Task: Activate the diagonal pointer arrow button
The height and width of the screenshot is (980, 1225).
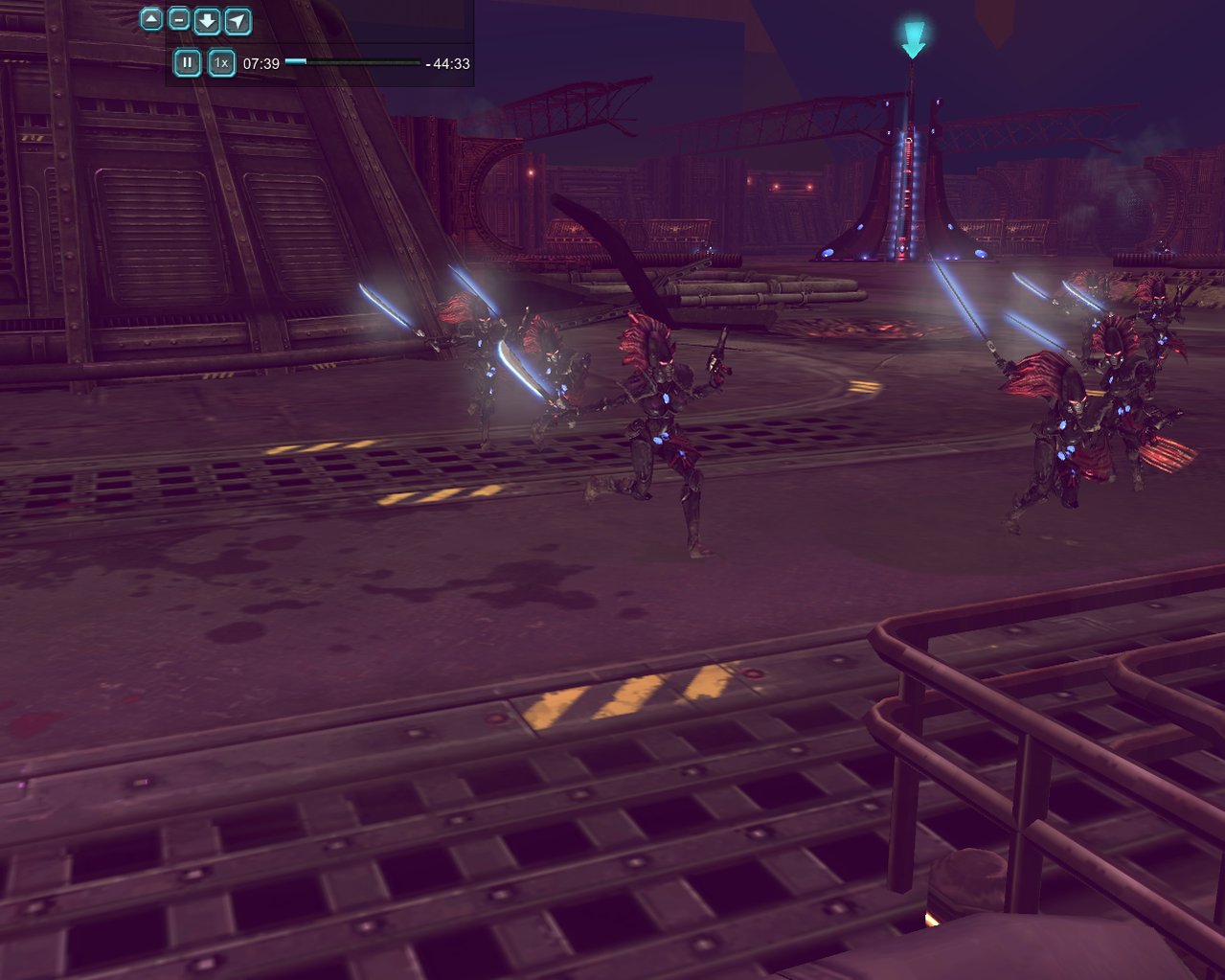Action: tap(238, 20)
